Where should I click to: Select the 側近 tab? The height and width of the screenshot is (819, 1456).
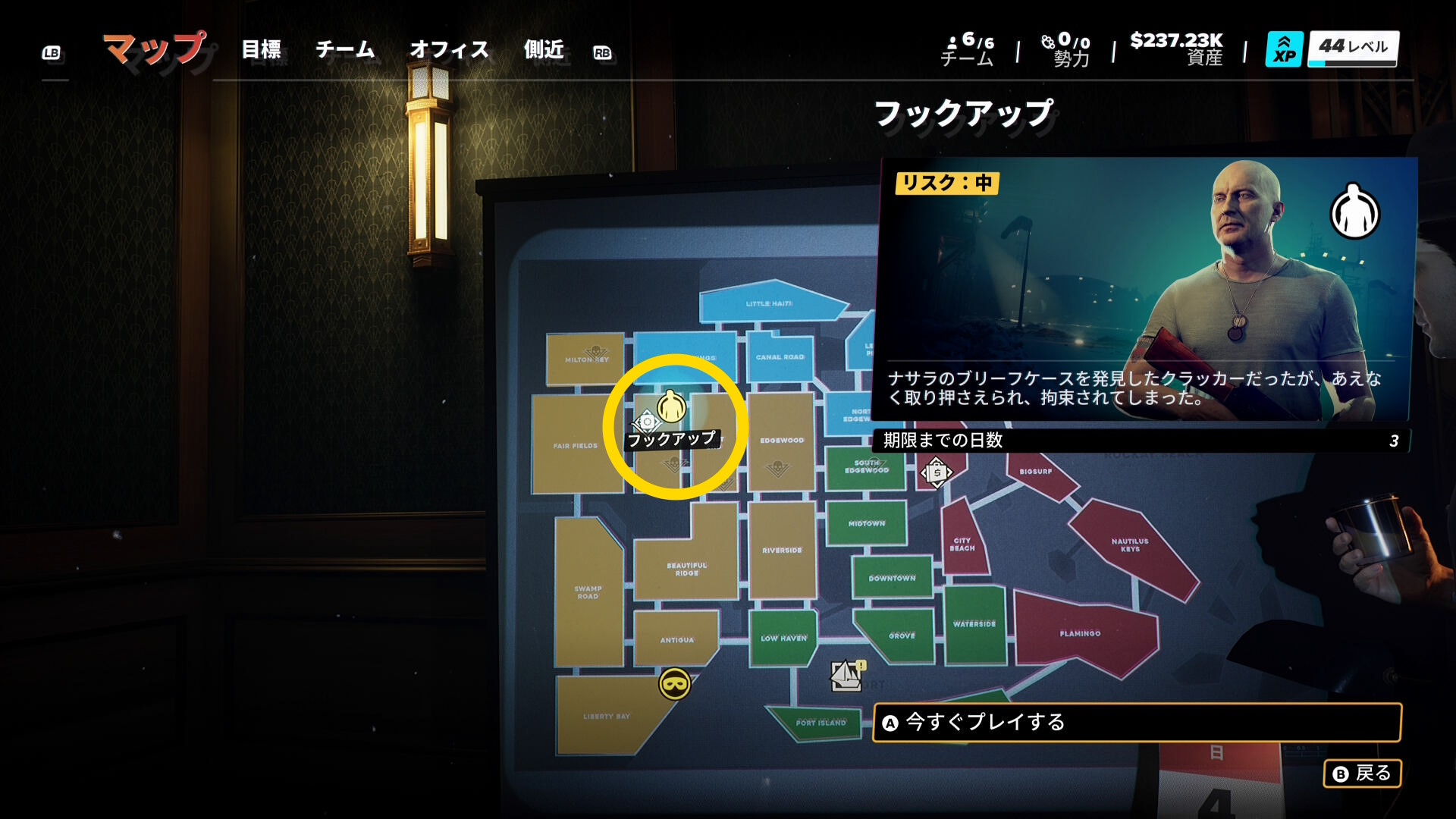coord(544,50)
